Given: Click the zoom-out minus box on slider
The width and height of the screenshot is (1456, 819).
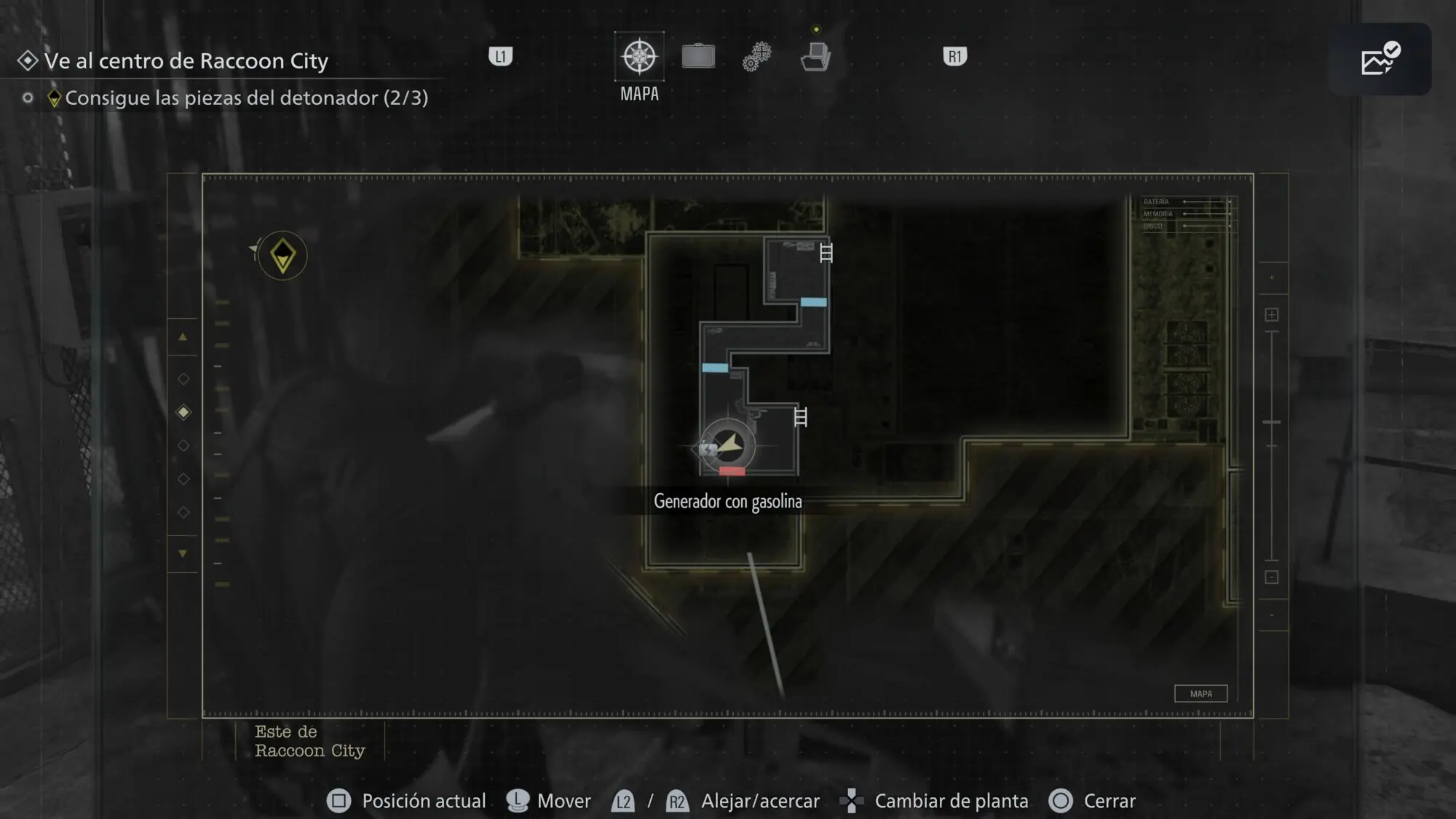Looking at the screenshot, I should [x=1272, y=577].
